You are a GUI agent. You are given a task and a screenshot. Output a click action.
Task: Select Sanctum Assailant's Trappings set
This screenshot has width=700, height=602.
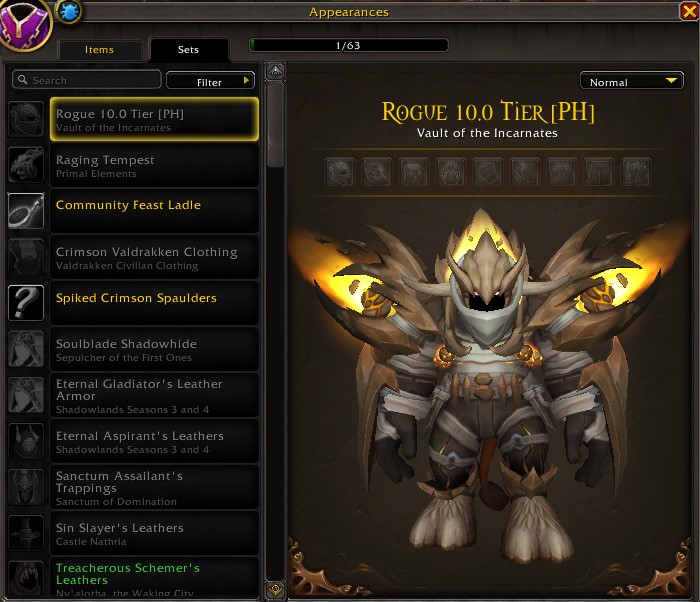tap(154, 487)
